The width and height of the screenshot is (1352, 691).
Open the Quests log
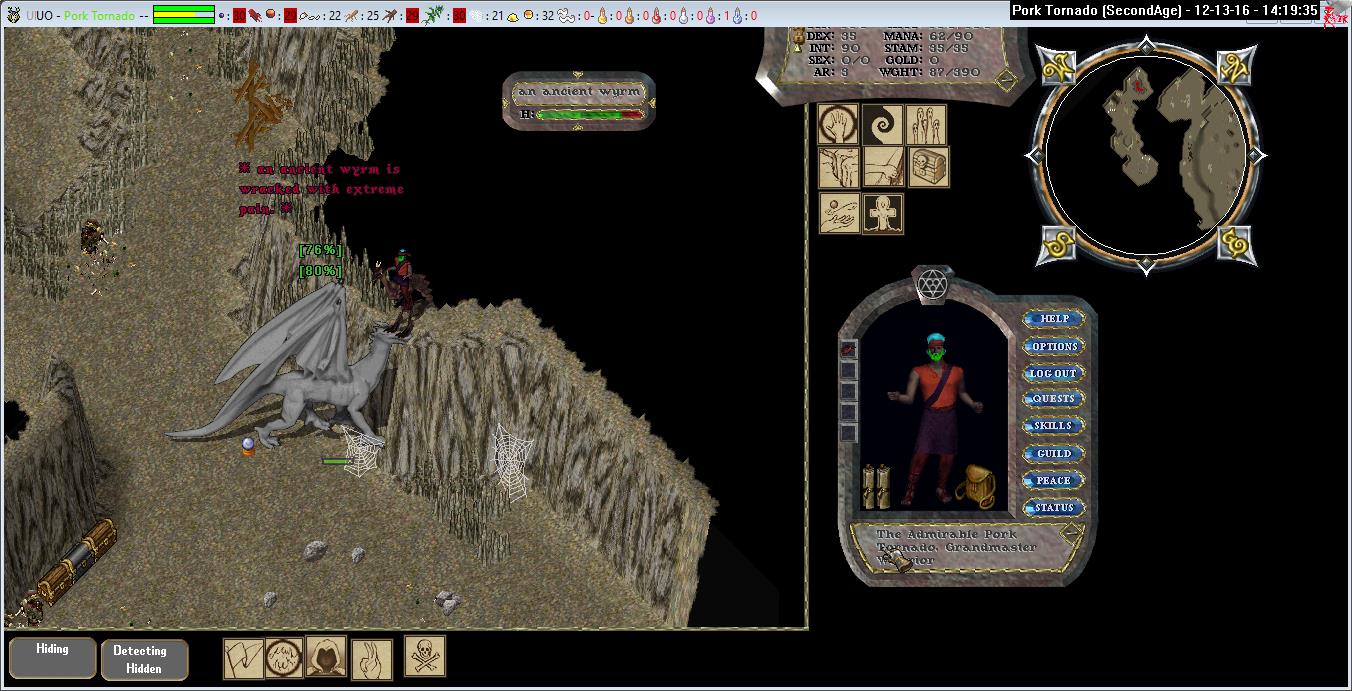point(1054,399)
